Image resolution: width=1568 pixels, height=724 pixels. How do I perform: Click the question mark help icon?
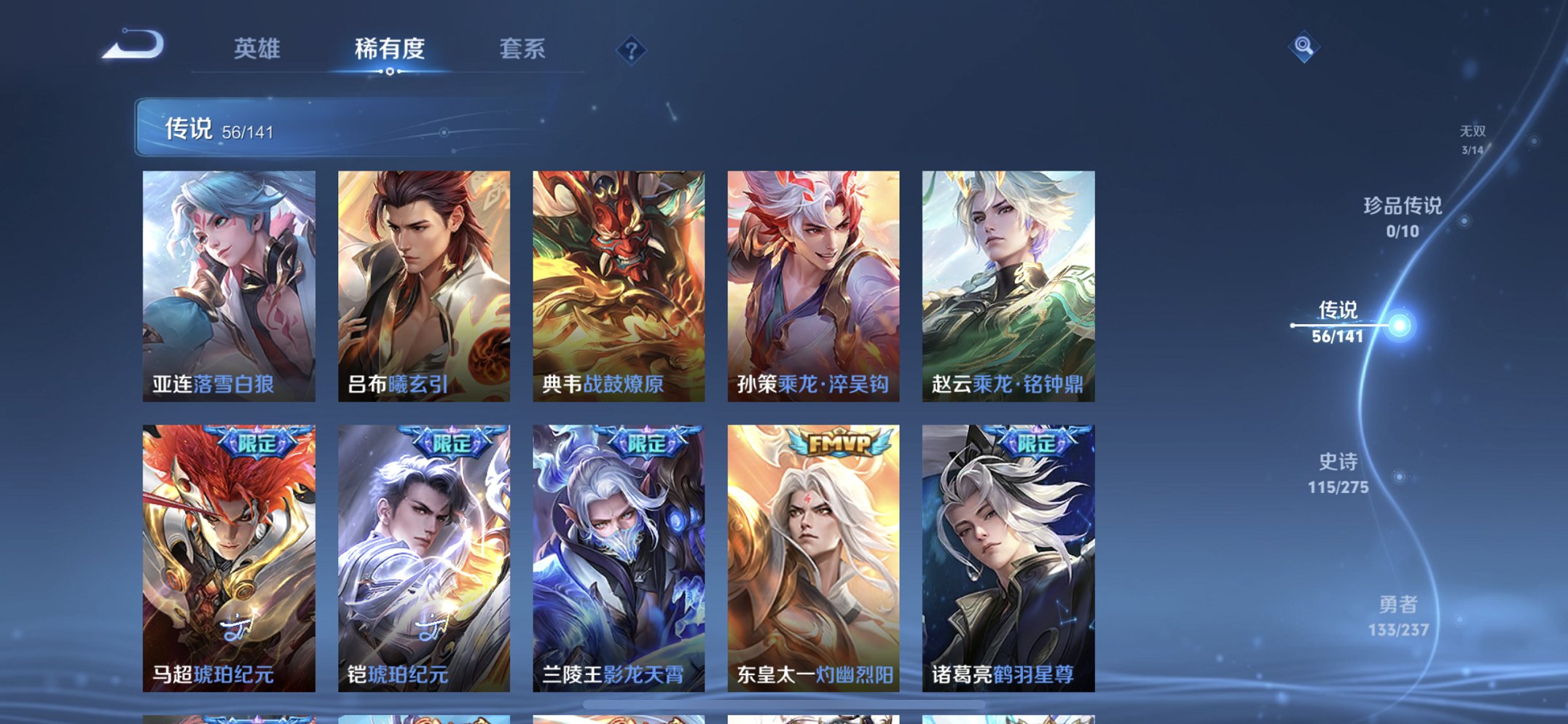pos(632,50)
